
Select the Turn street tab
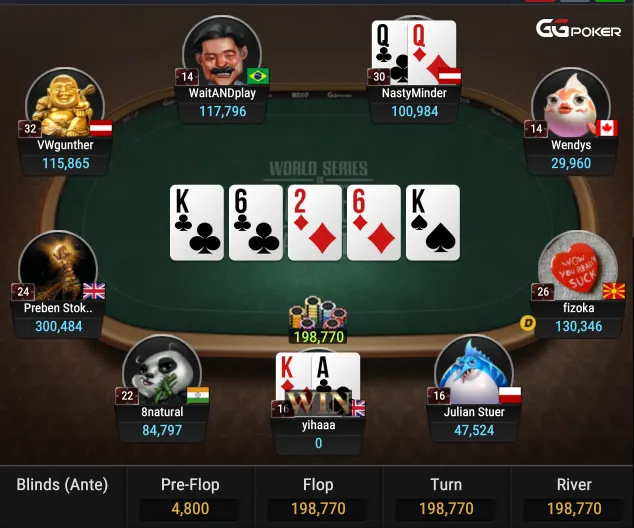click(446, 497)
